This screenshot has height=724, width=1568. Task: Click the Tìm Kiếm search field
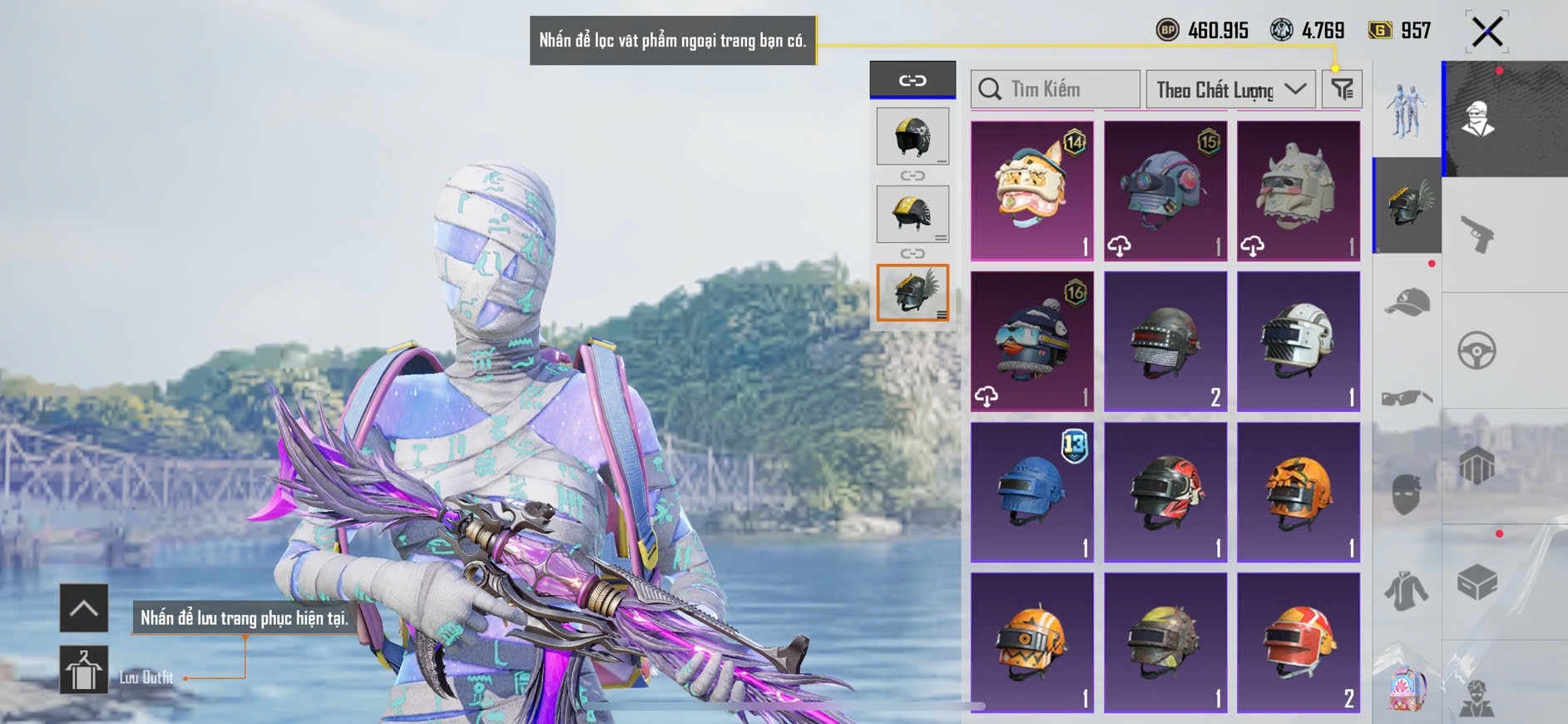[x=1055, y=89]
